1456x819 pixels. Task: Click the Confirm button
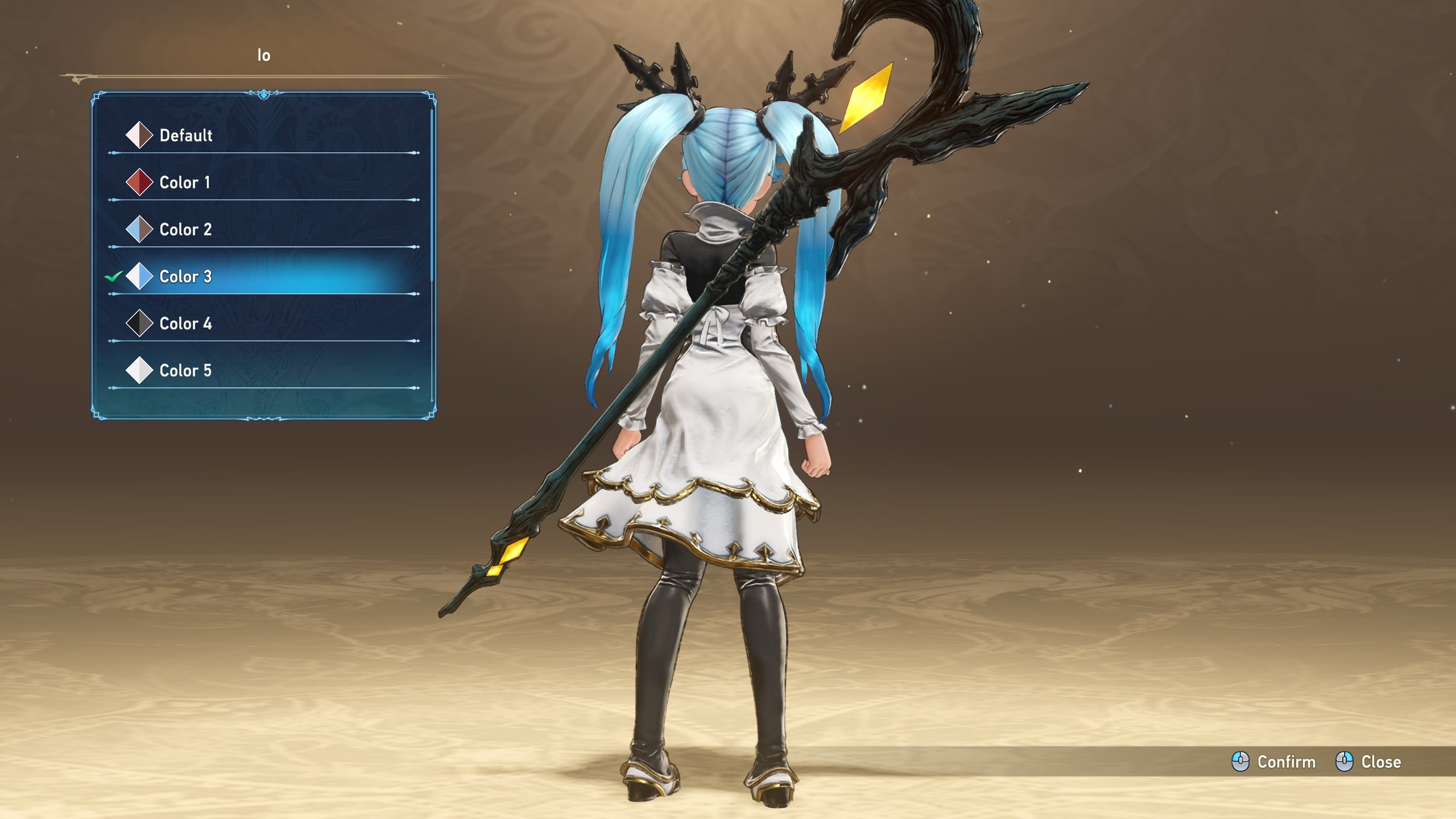point(1274,762)
